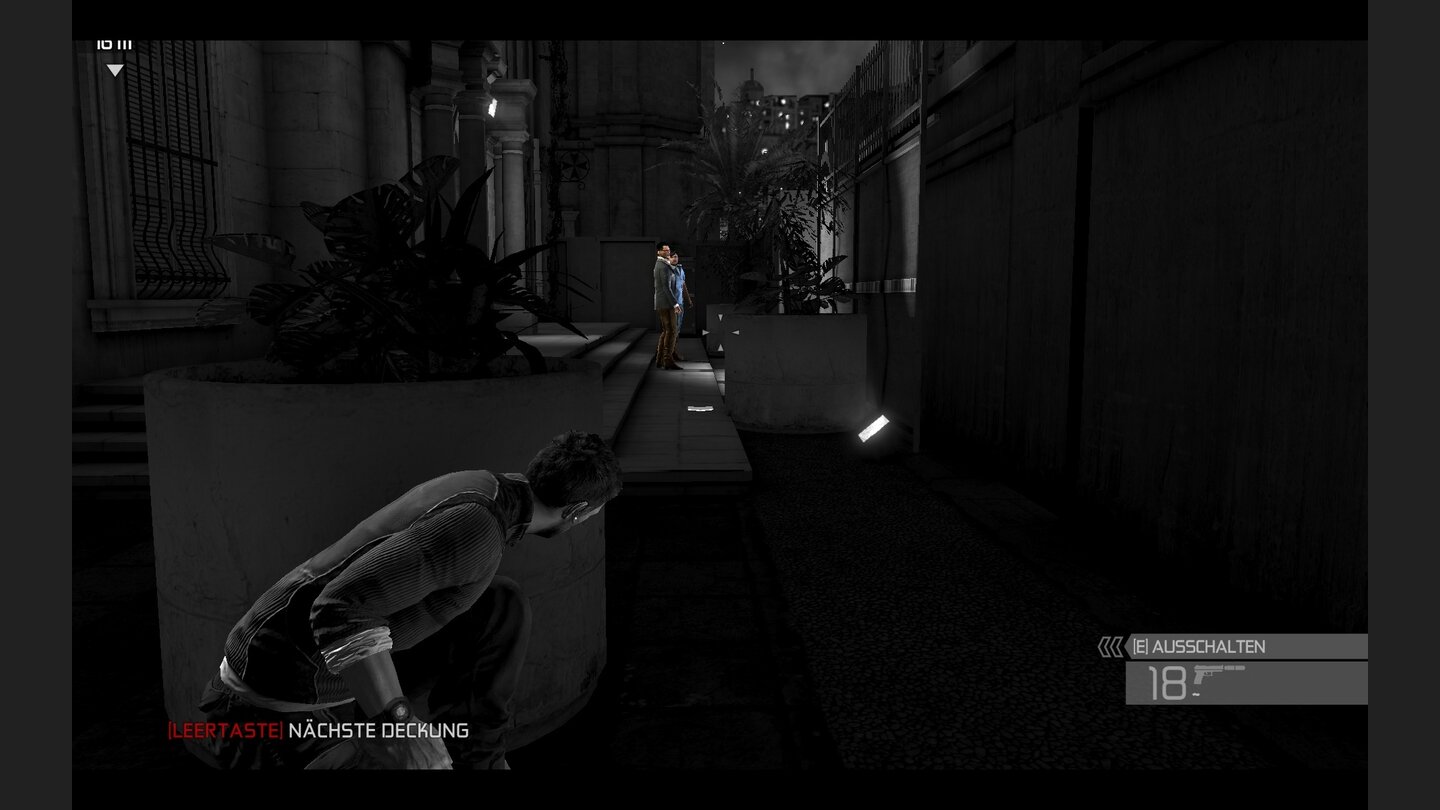The height and width of the screenshot is (810, 1440).
Task: Click the wall-mounted lamp above the column
Action: tap(494, 108)
